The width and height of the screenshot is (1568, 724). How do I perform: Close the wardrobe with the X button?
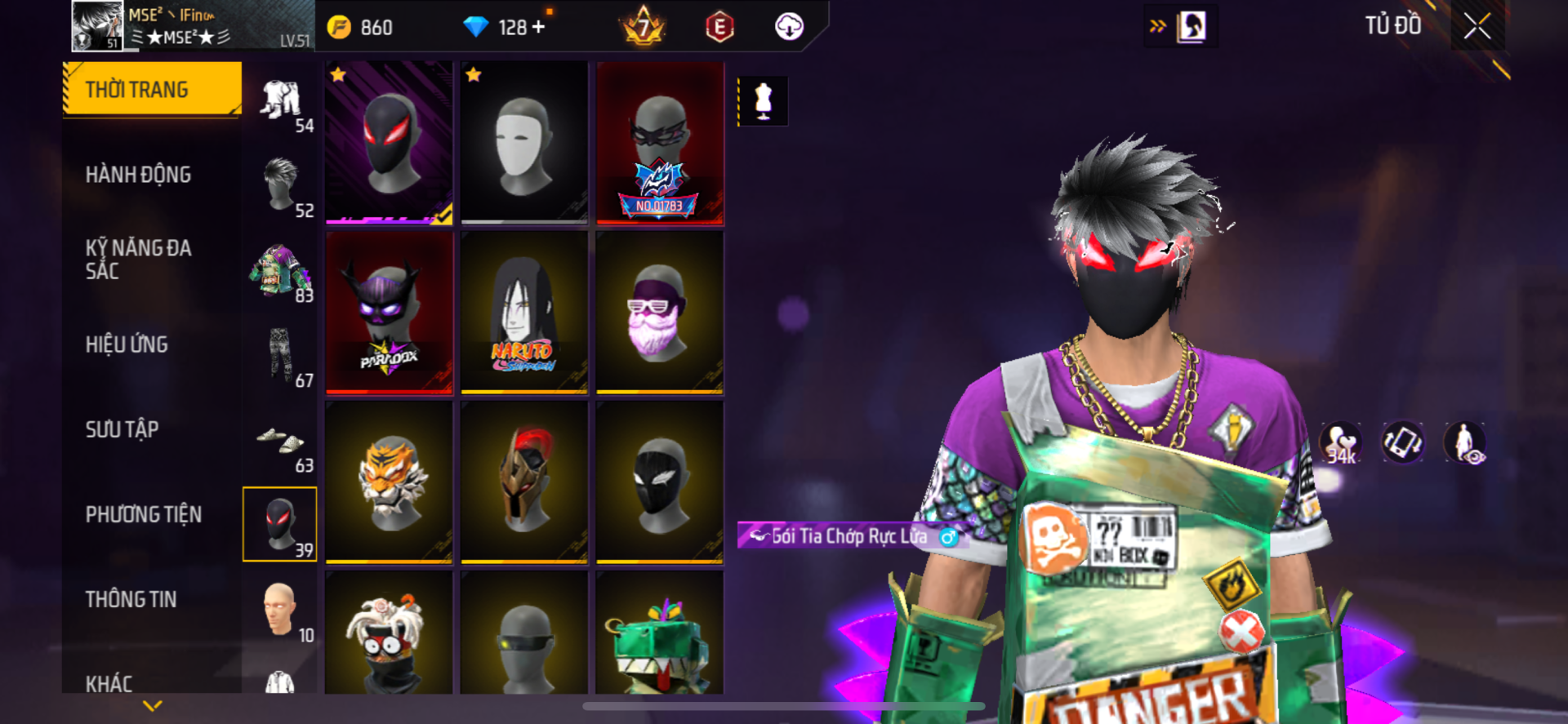[1477, 26]
